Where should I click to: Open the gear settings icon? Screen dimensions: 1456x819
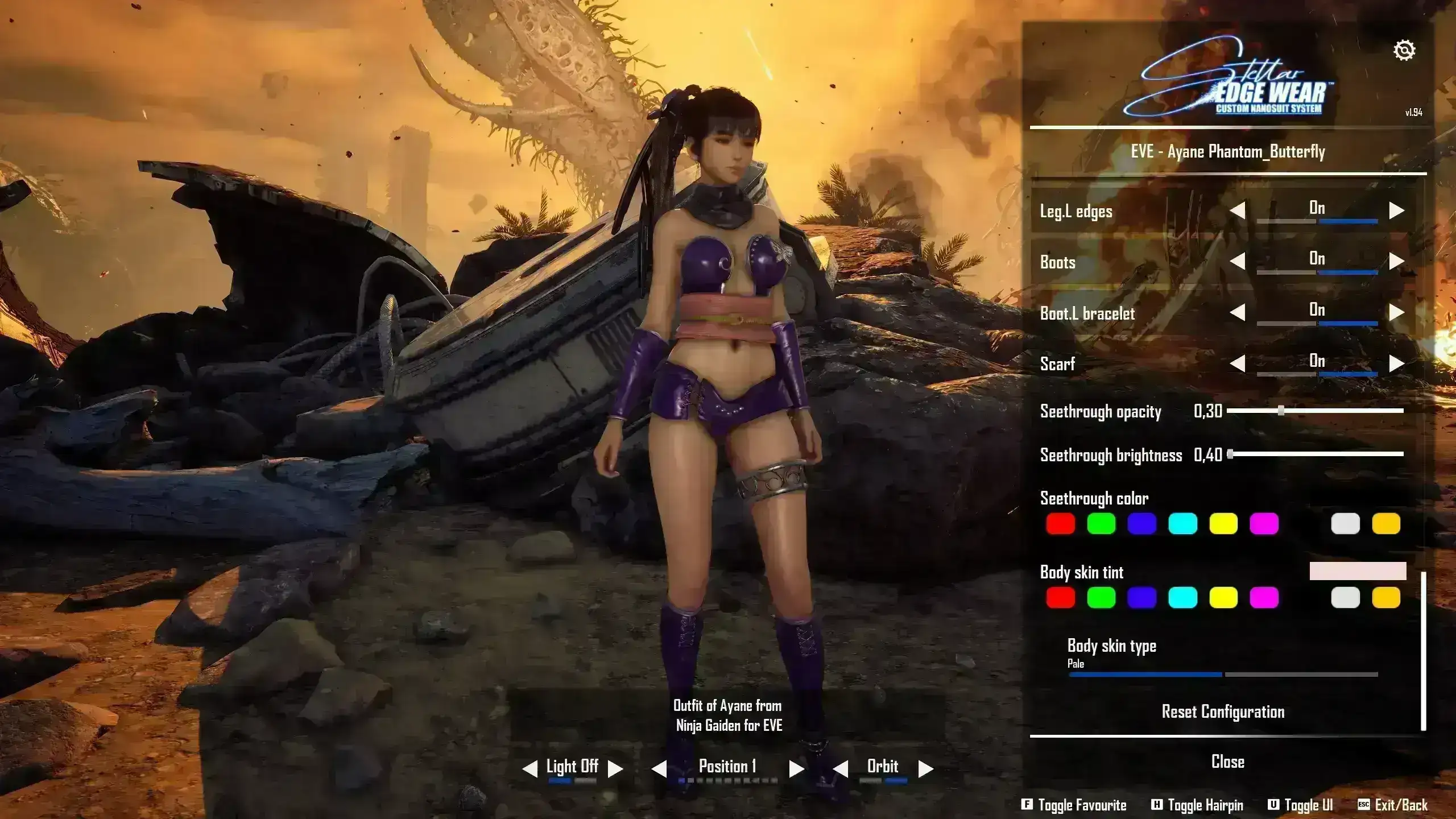point(1404,51)
